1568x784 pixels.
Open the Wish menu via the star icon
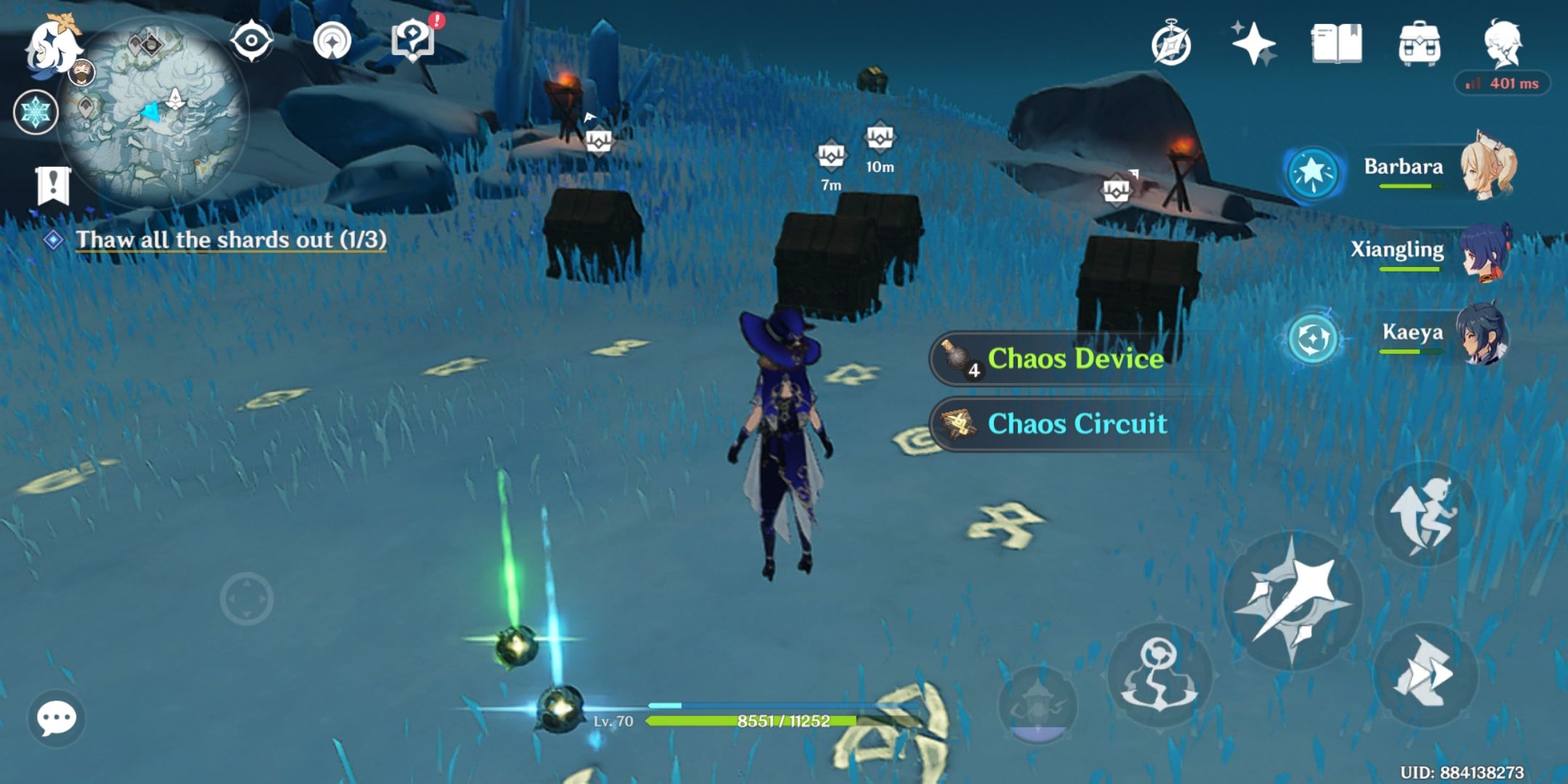(1256, 44)
